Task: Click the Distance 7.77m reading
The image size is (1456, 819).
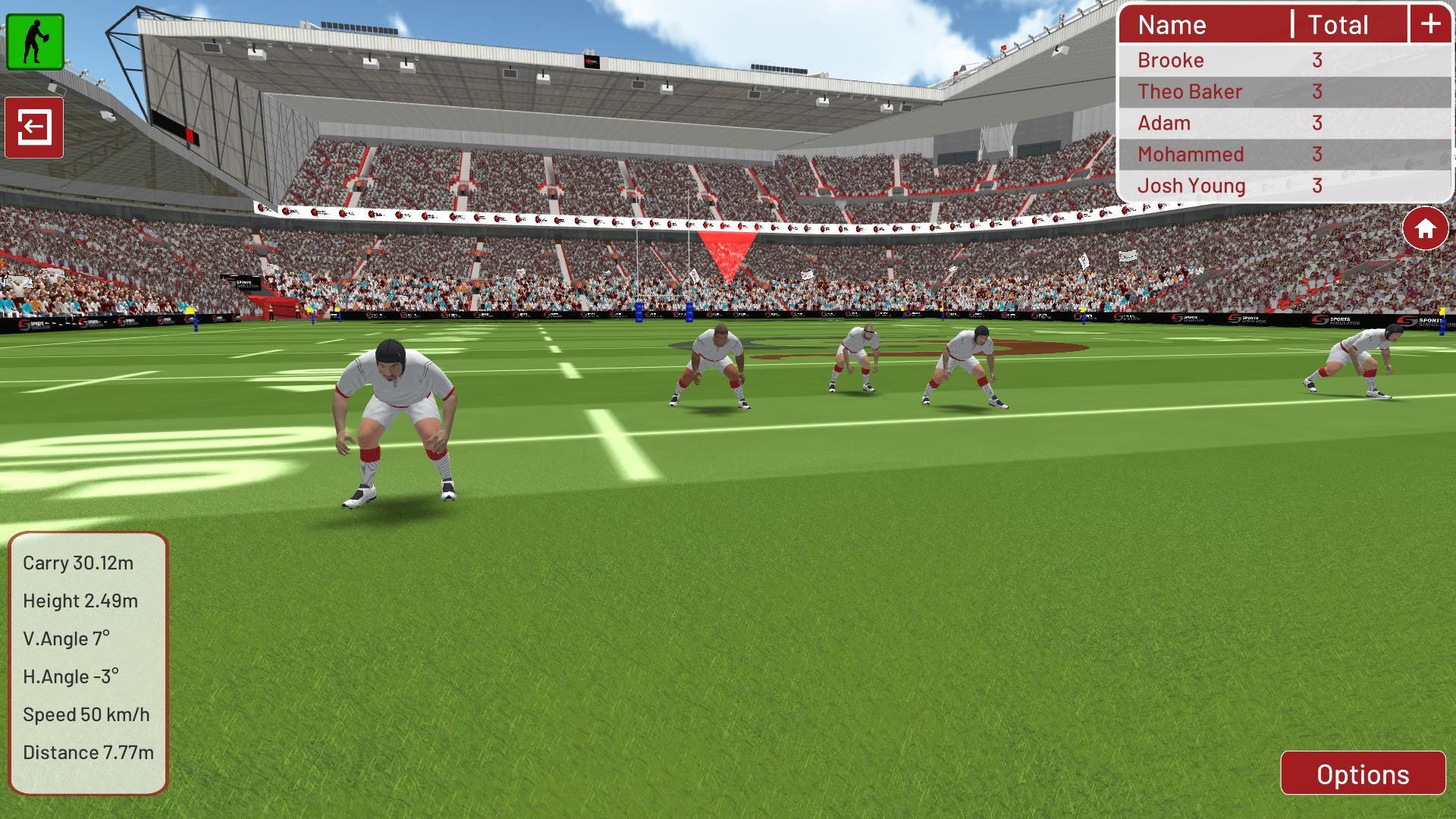Action: click(x=88, y=752)
